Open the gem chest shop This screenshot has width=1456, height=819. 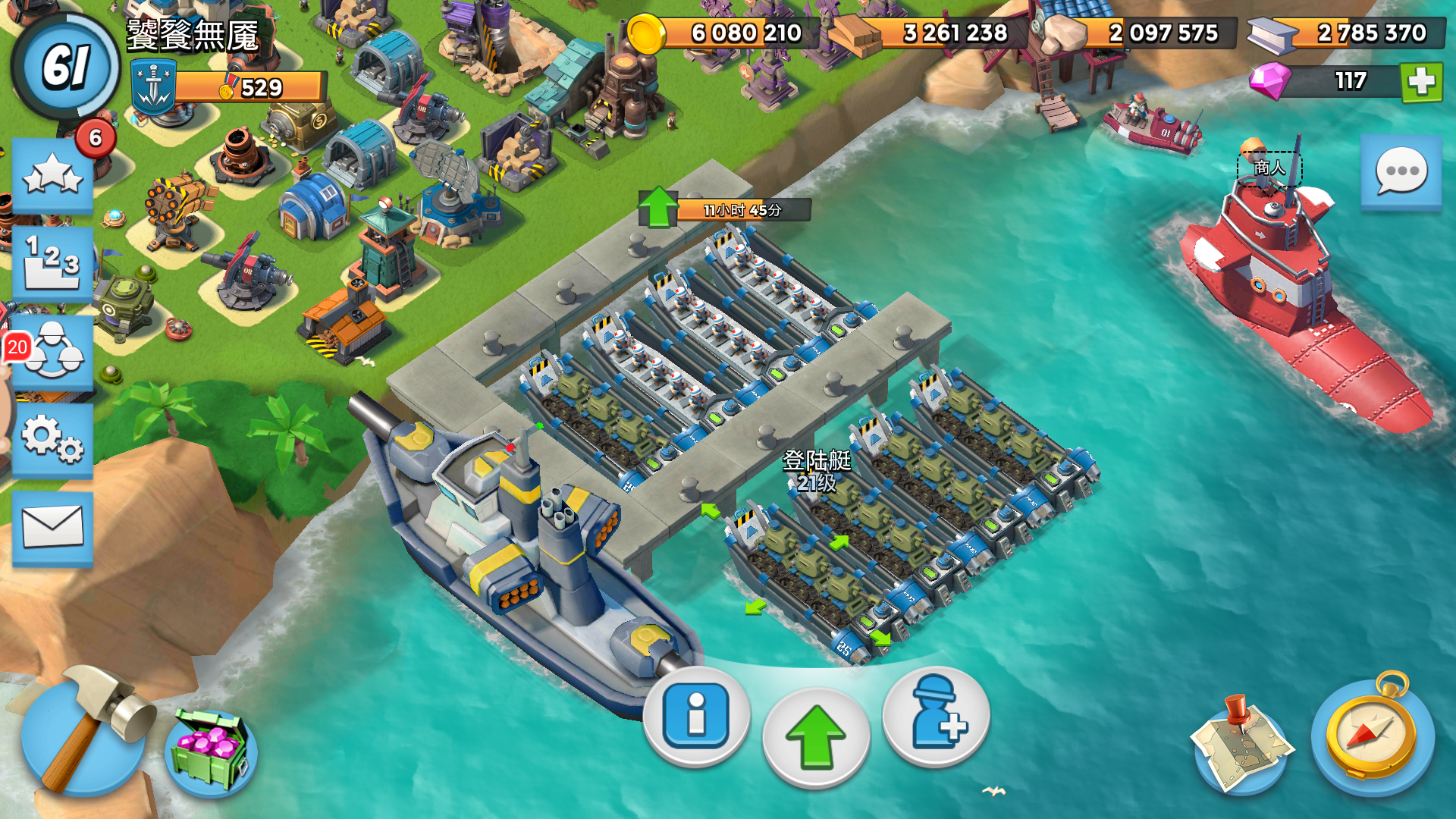point(210,751)
